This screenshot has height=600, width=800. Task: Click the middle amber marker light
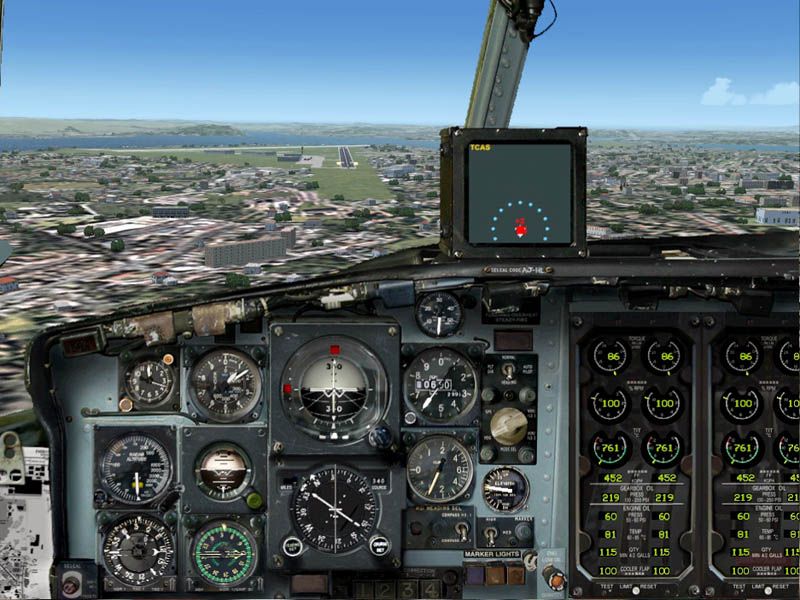point(495,575)
